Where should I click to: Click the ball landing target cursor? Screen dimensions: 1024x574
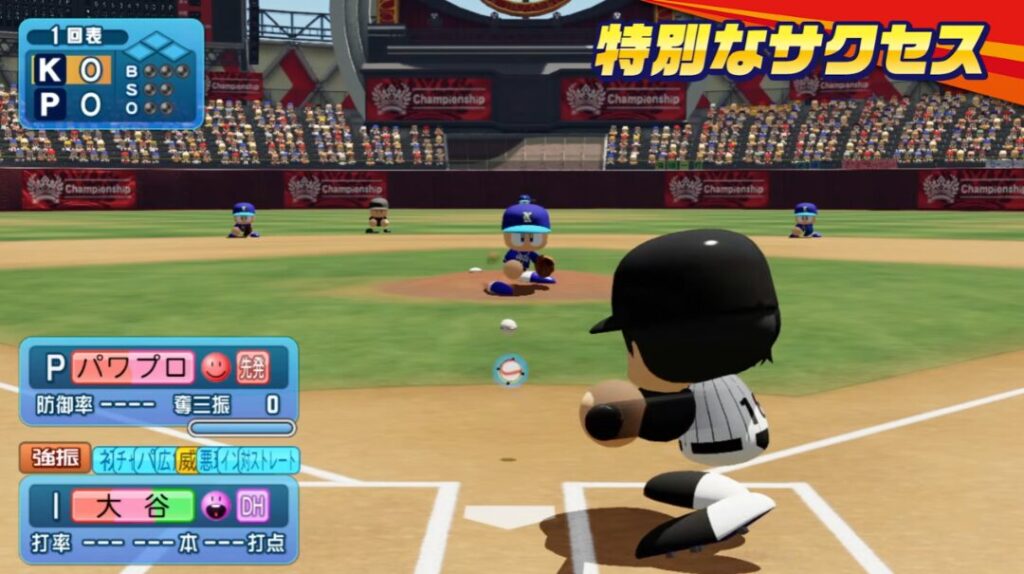click(511, 371)
